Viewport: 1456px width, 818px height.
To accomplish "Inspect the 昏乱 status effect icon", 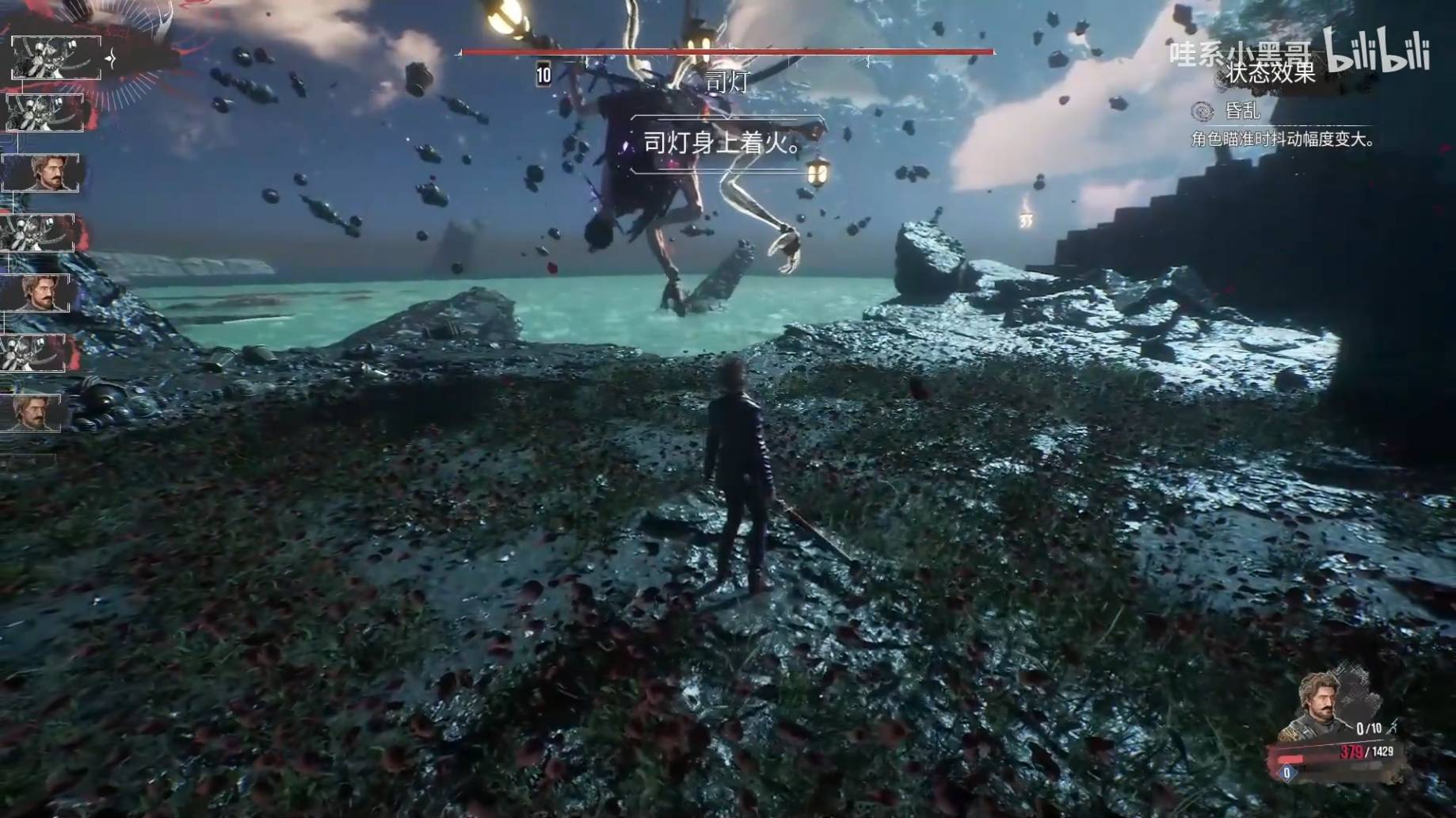I will point(1202,112).
